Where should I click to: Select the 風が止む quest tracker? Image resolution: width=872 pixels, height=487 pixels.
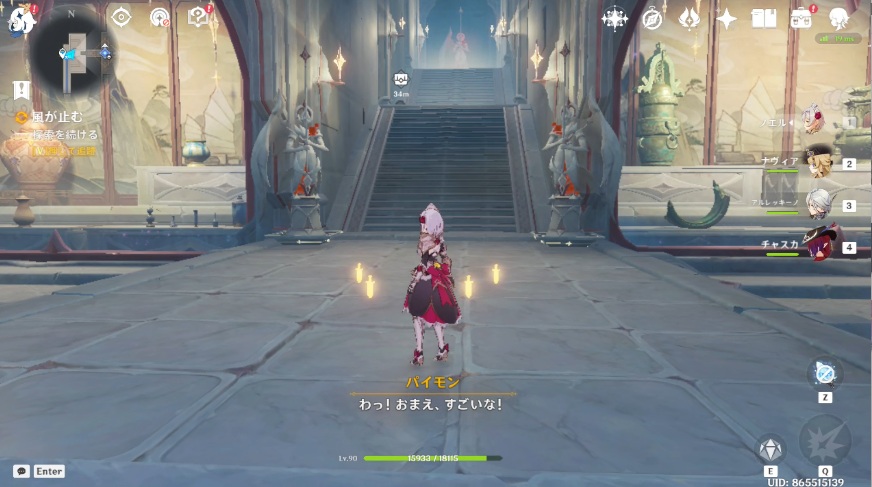[x=55, y=117]
